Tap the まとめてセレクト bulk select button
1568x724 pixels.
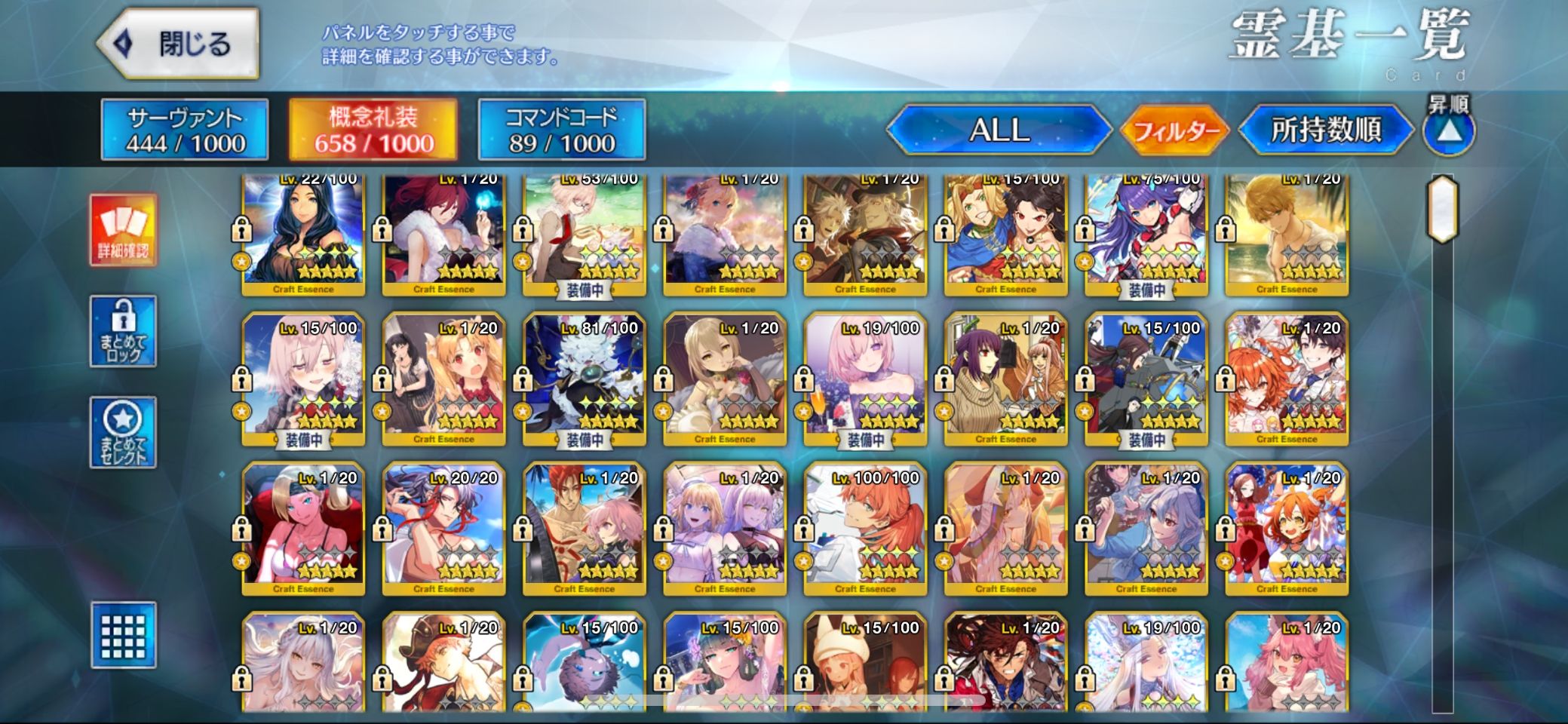124,433
